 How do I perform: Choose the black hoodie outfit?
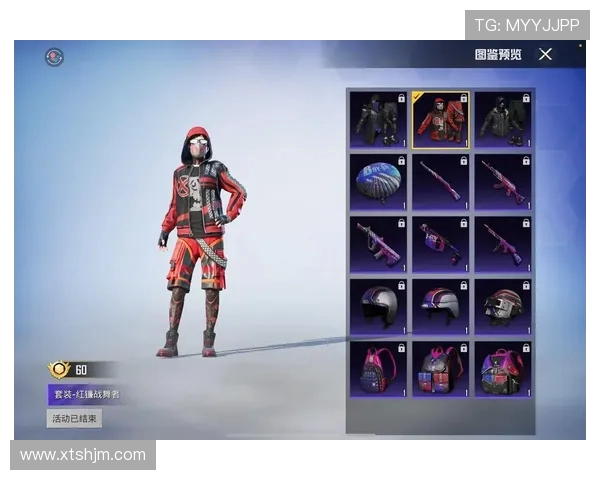click(502, 119)
